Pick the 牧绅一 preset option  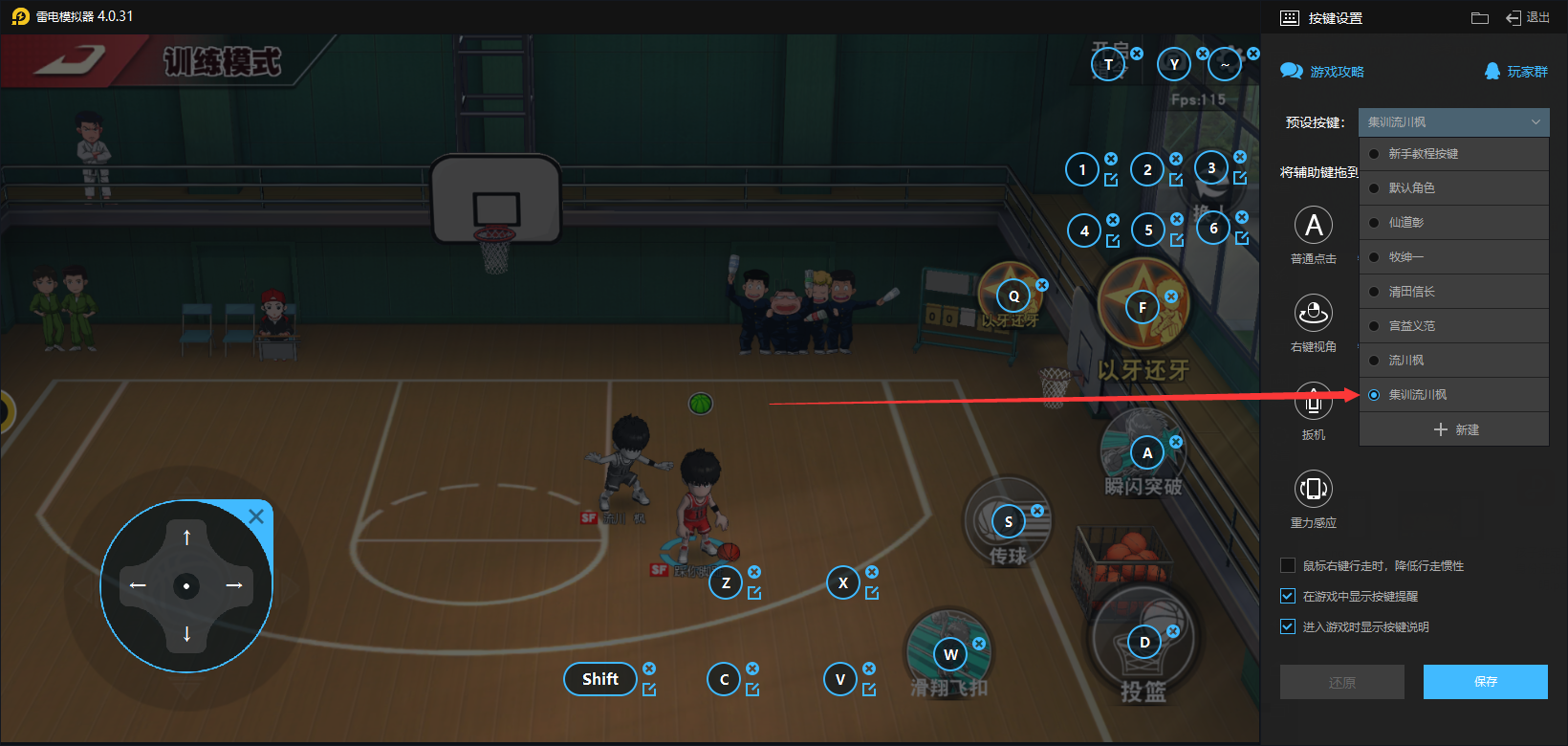[x=1405, y=257]
